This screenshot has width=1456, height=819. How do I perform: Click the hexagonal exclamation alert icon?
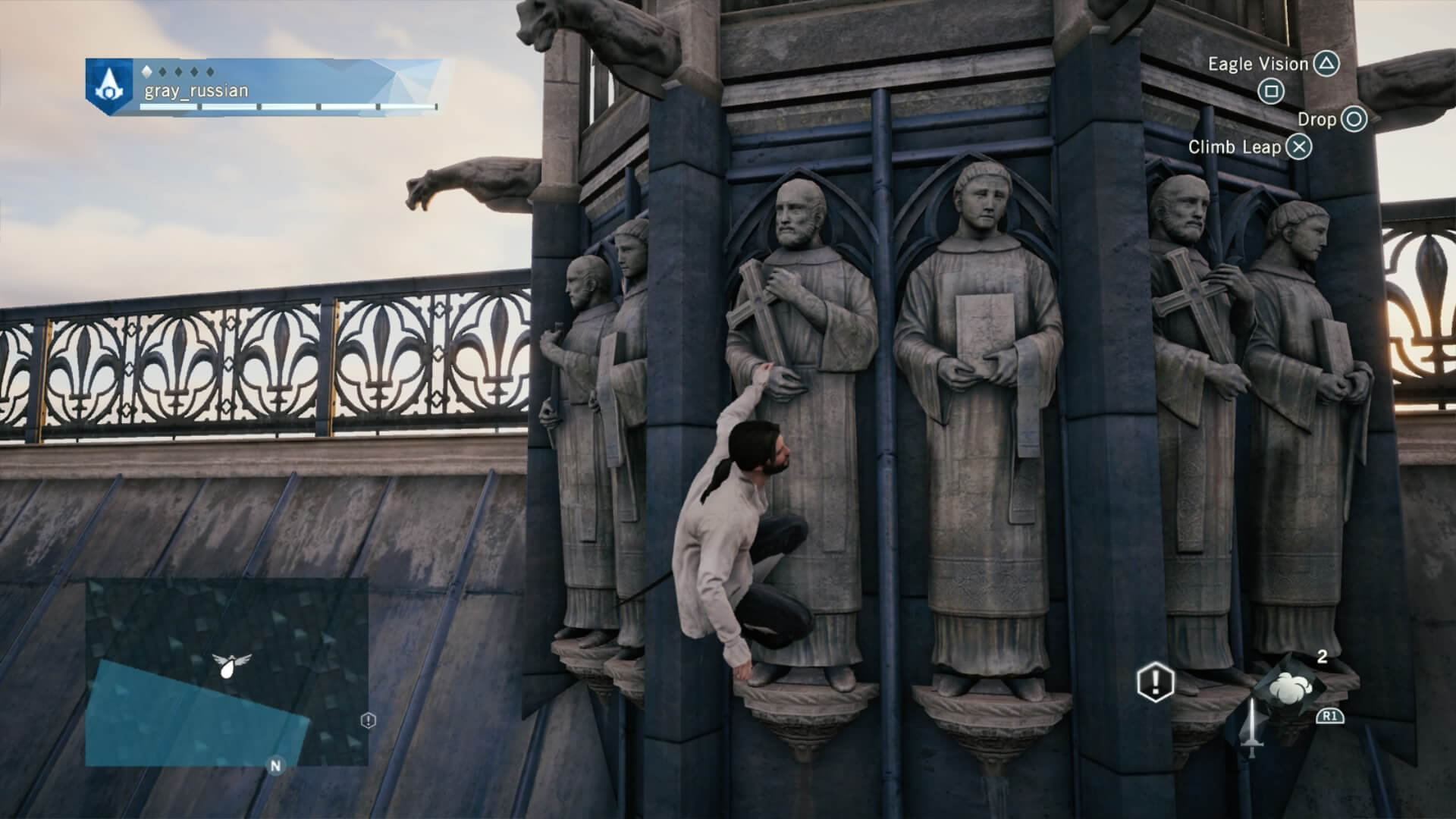1154,681
